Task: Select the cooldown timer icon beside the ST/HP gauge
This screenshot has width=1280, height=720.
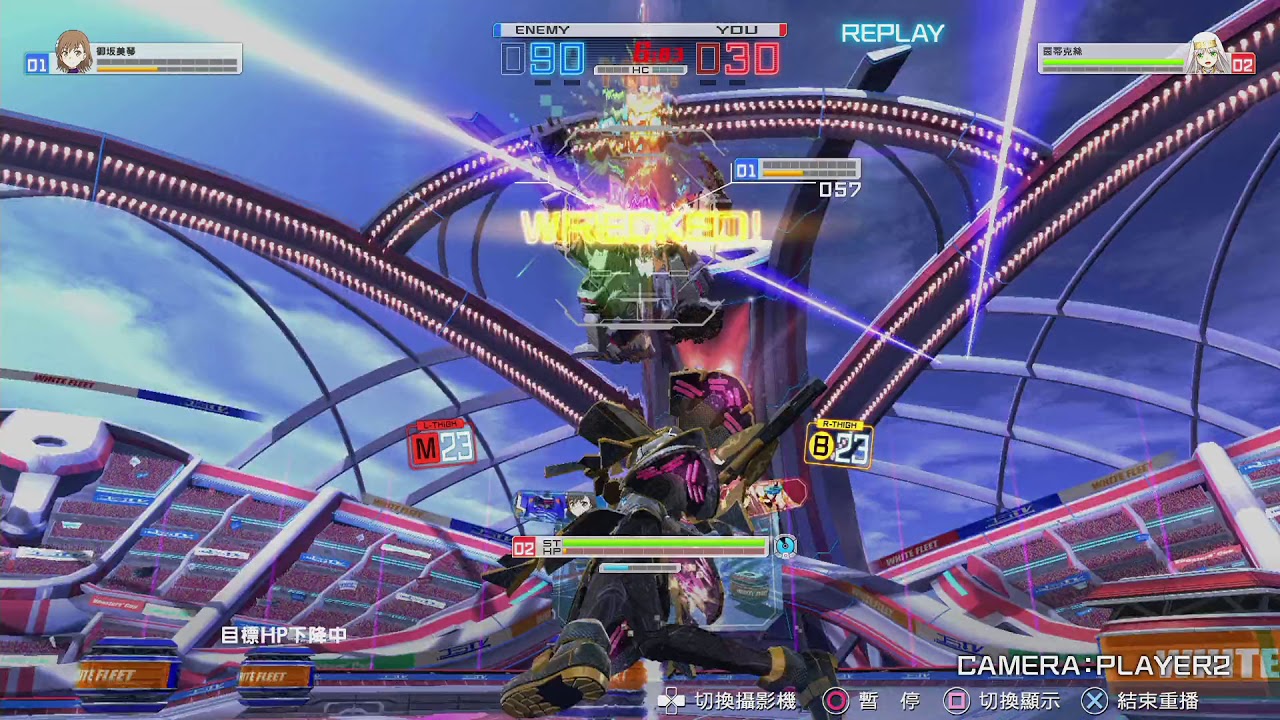Action: click(786, 546)
